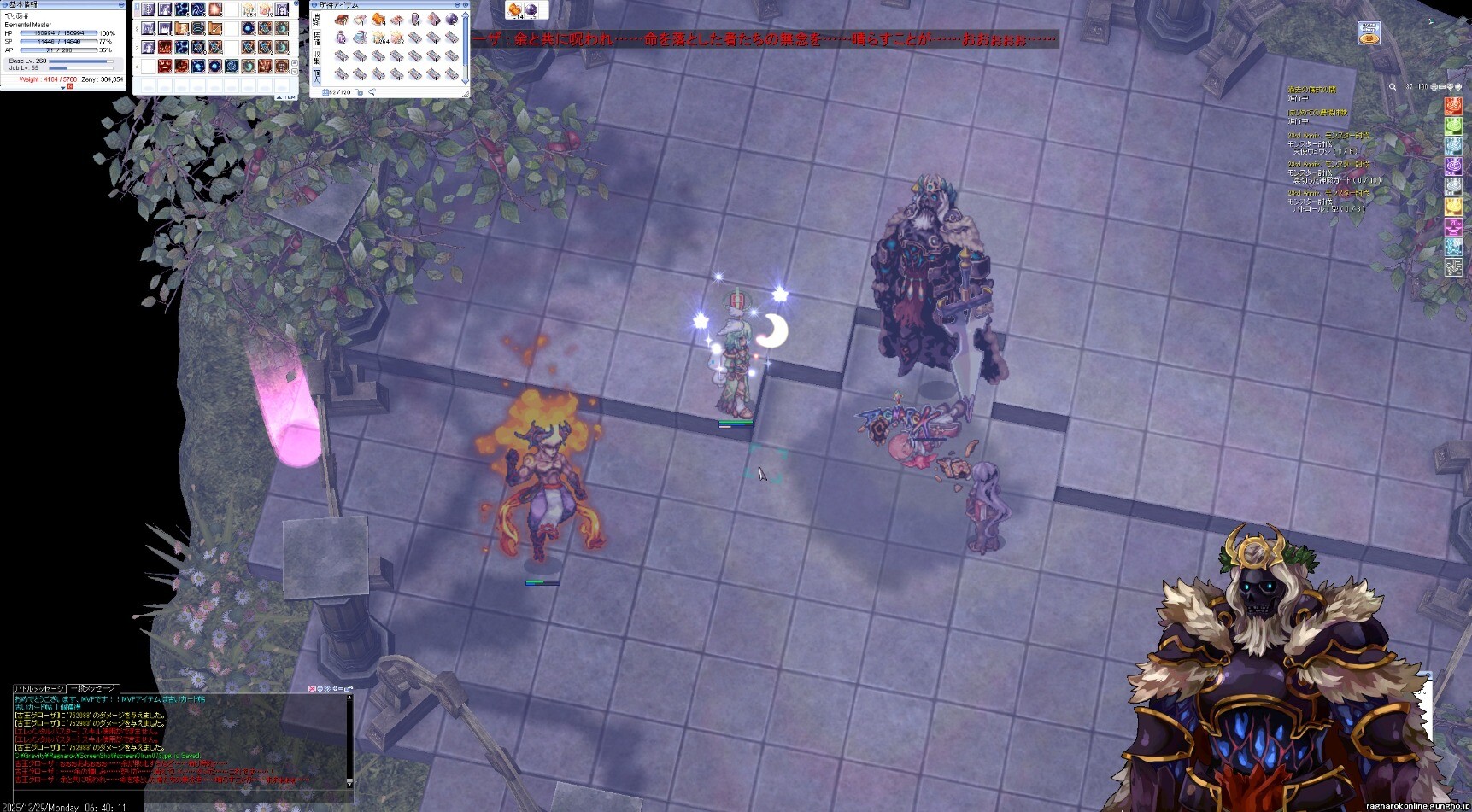Select the red Str food buff icon

(x=1452, y=106)
